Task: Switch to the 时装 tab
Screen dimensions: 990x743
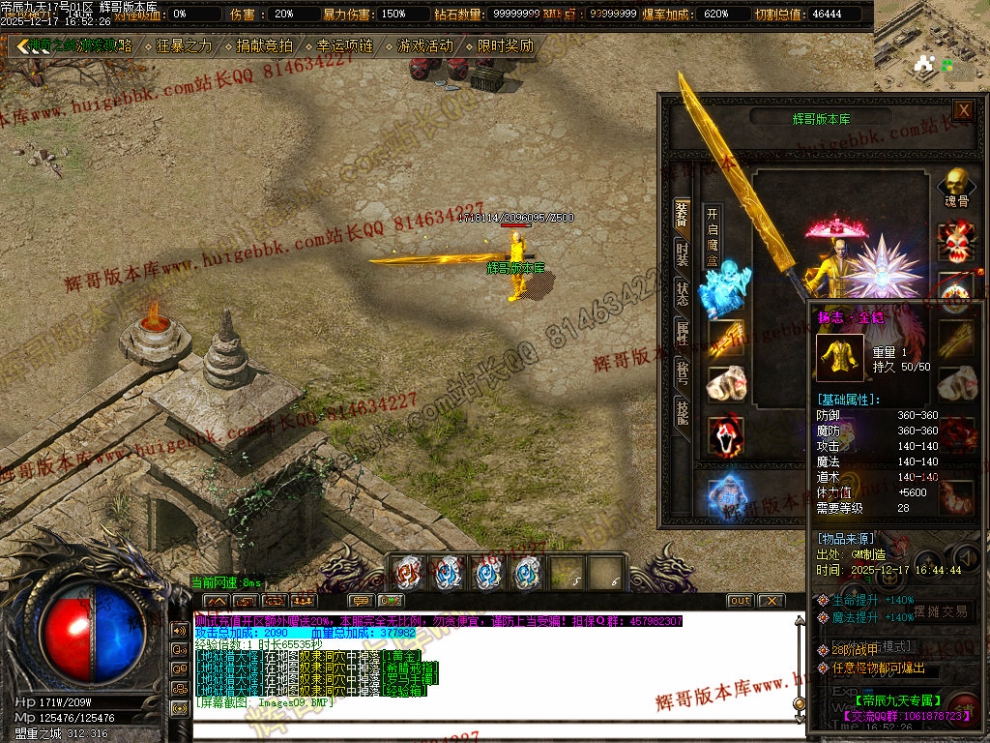Action: tap(682, 253)
